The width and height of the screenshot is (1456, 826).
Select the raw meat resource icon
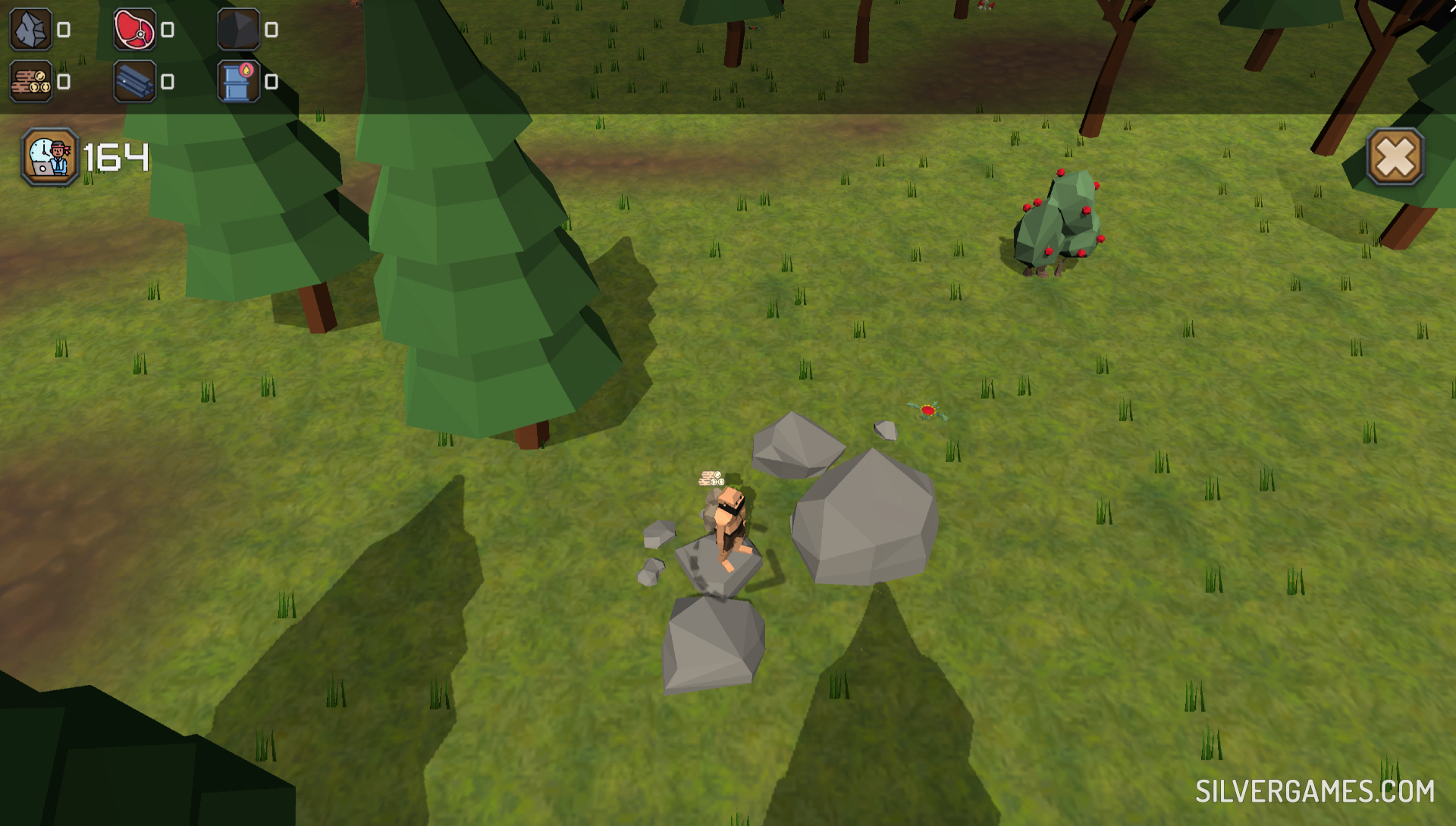click(x=135, y=30)
